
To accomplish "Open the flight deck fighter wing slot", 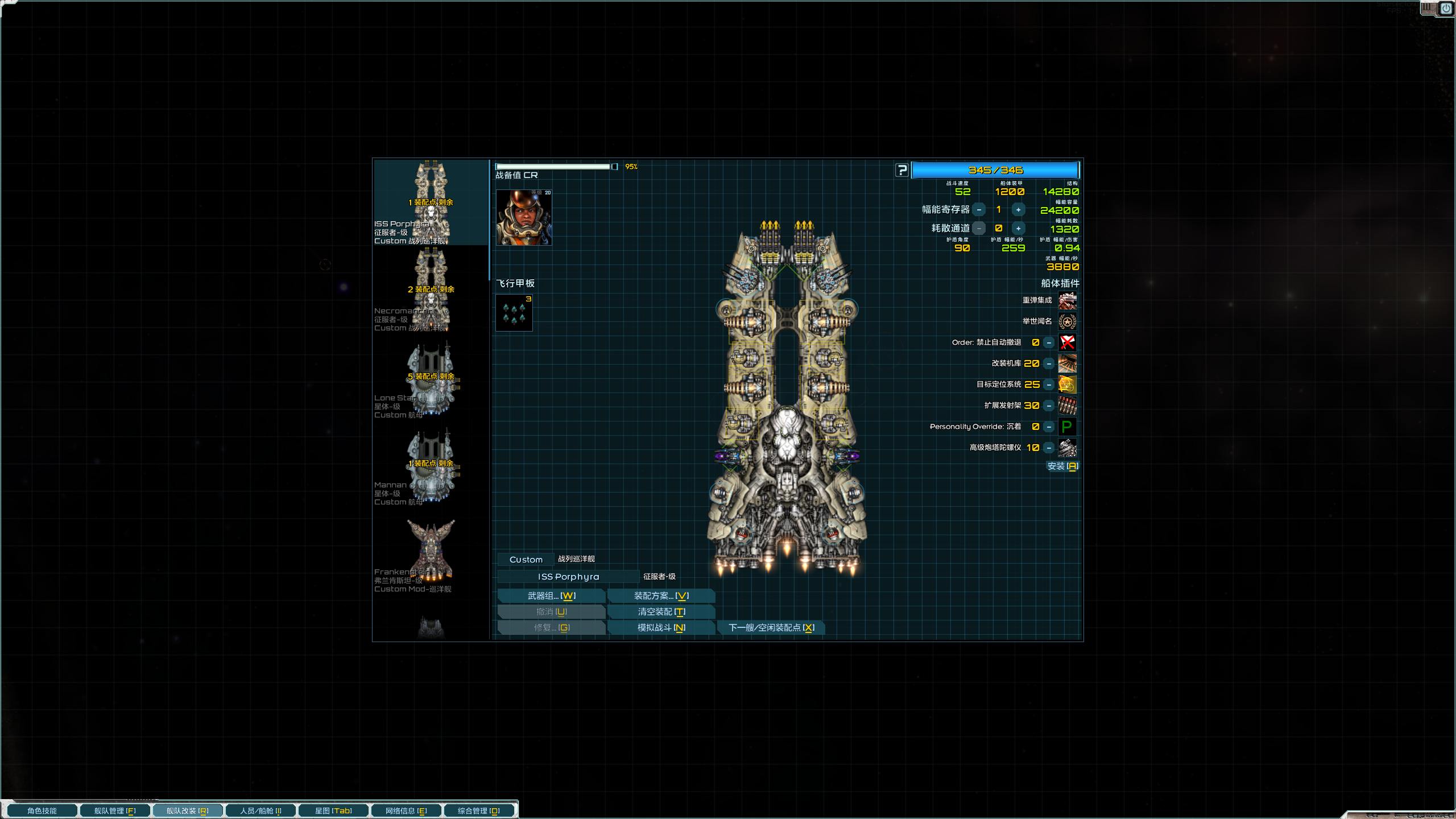I will (514, 313).
